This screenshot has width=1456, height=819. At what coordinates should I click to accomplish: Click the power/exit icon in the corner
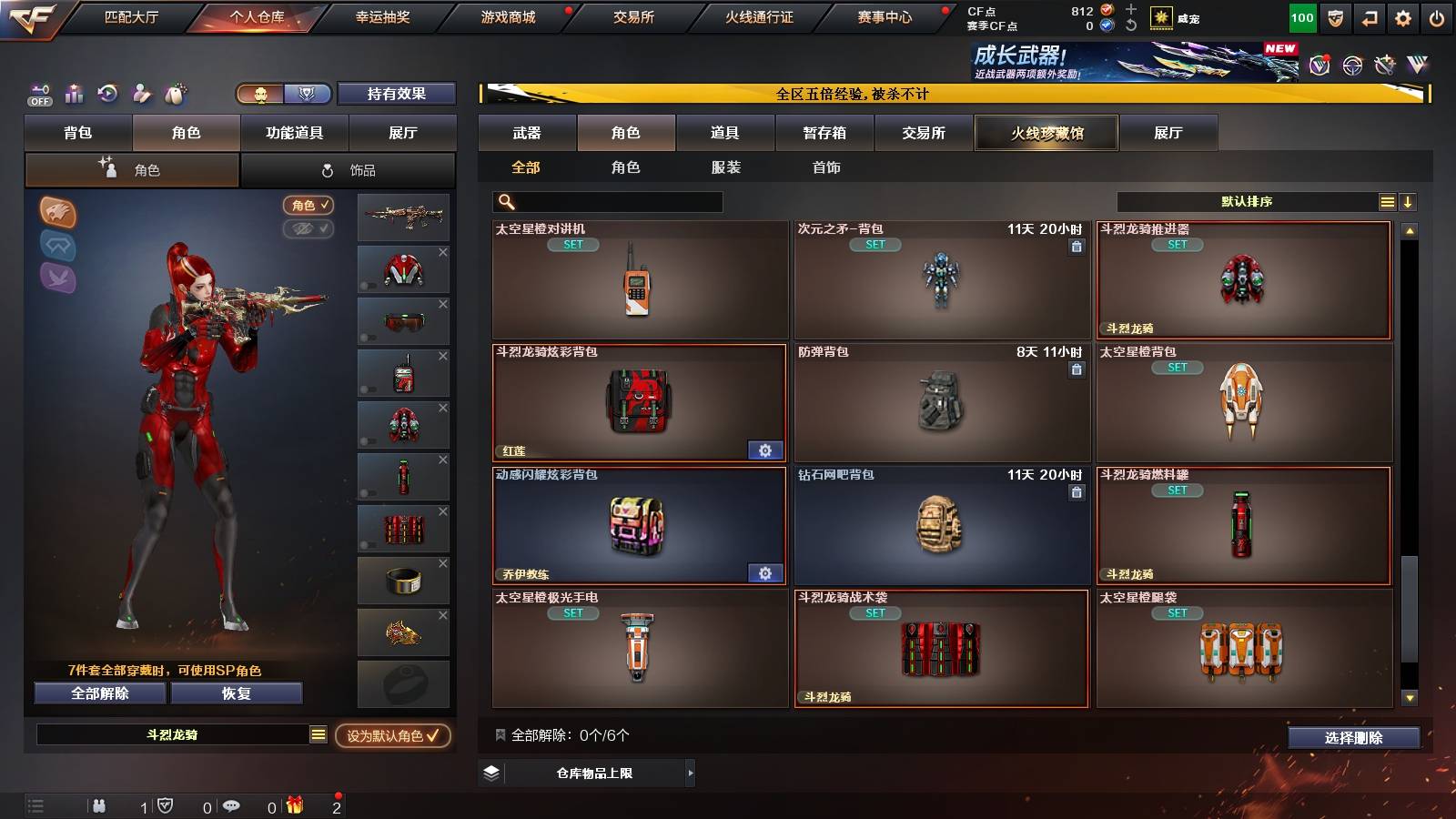[x=1438, y=16]
